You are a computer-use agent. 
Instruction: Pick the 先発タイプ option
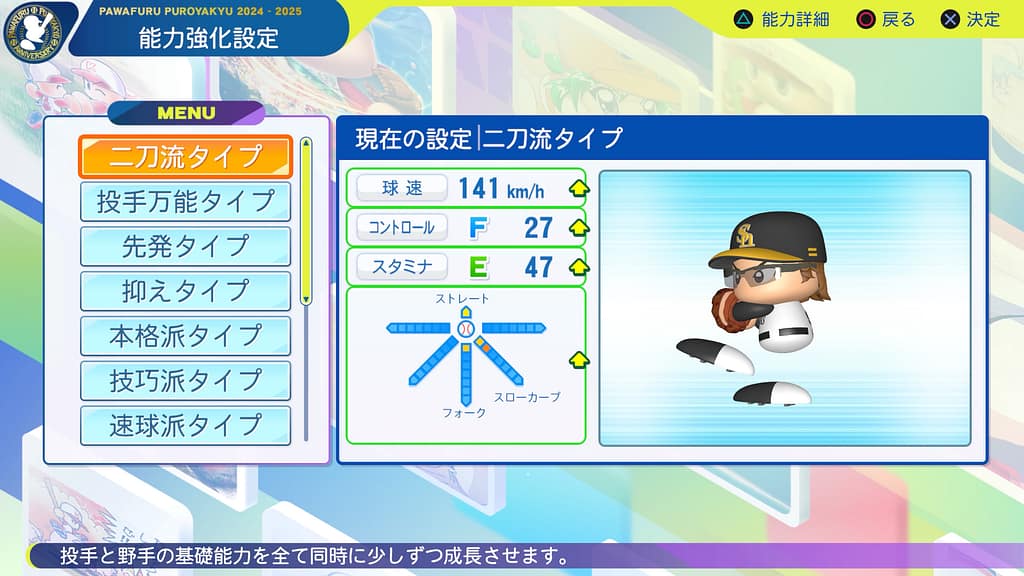point(185,246)
